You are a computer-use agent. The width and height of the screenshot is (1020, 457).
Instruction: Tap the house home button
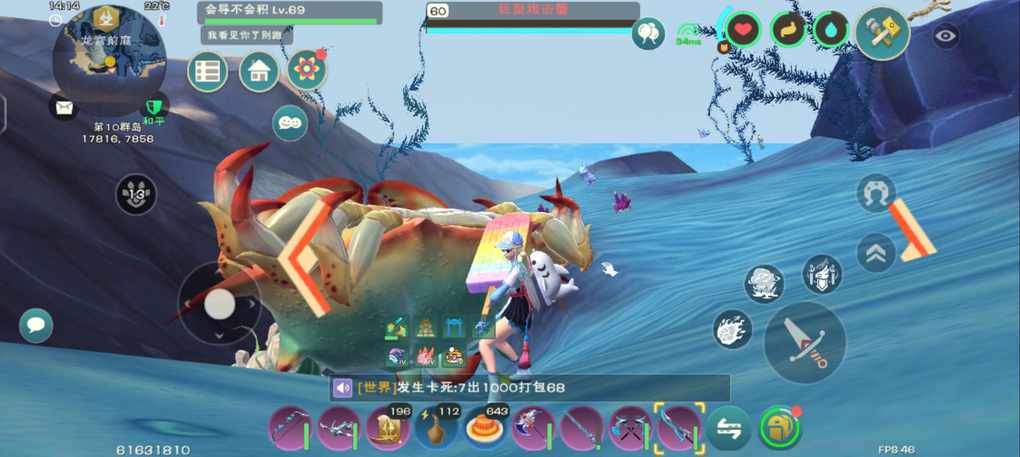[x=259, y=72]
